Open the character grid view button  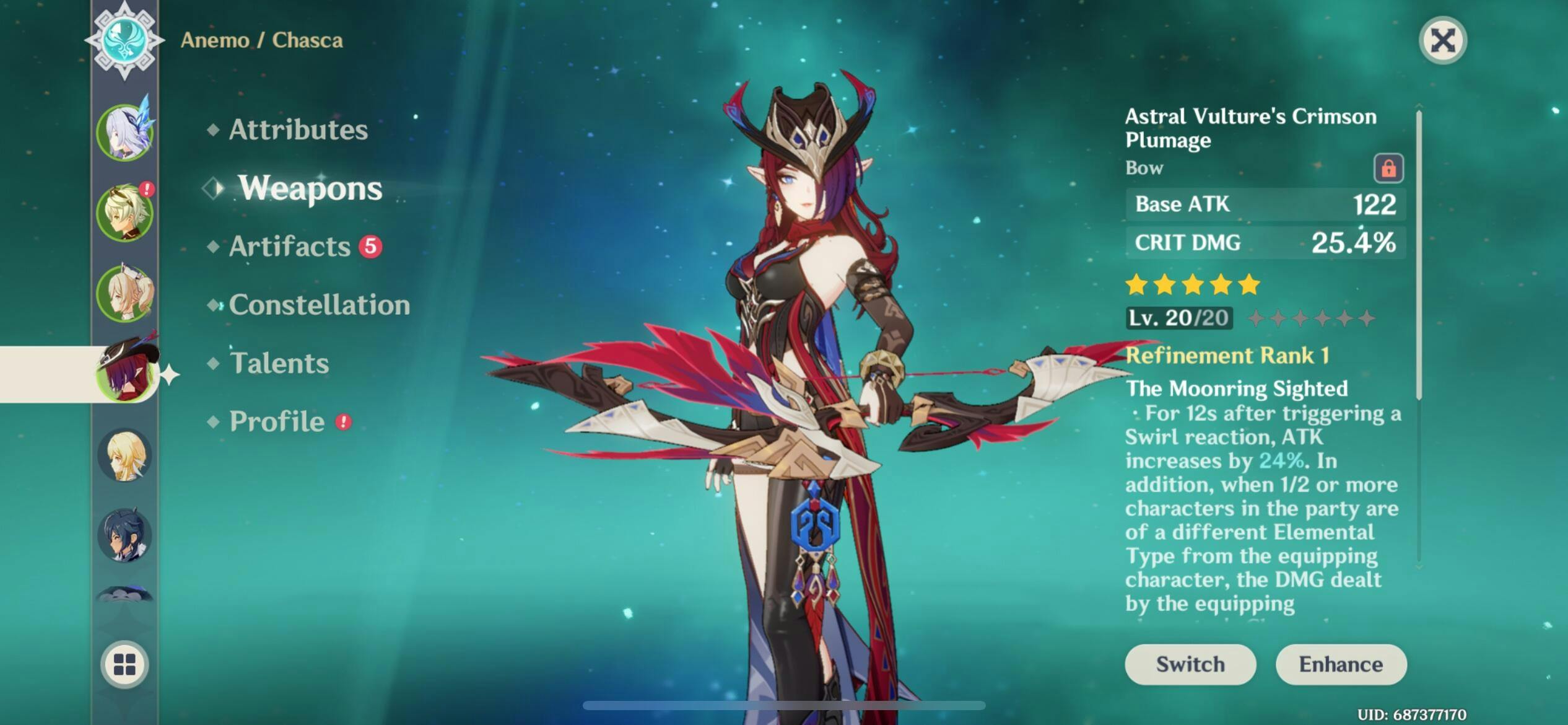coord(124,664)
